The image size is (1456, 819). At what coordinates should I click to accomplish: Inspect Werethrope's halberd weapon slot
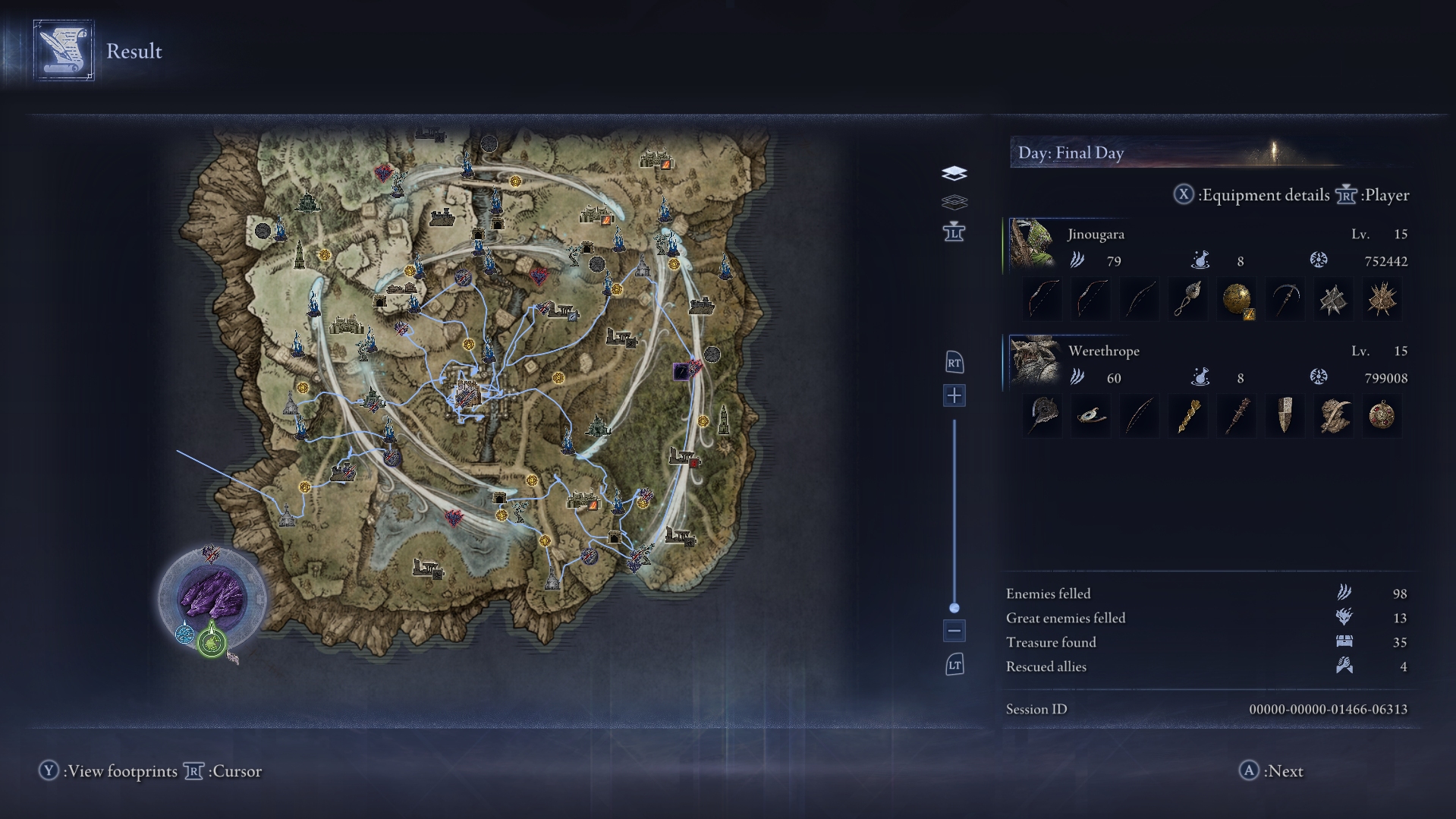1042,416
